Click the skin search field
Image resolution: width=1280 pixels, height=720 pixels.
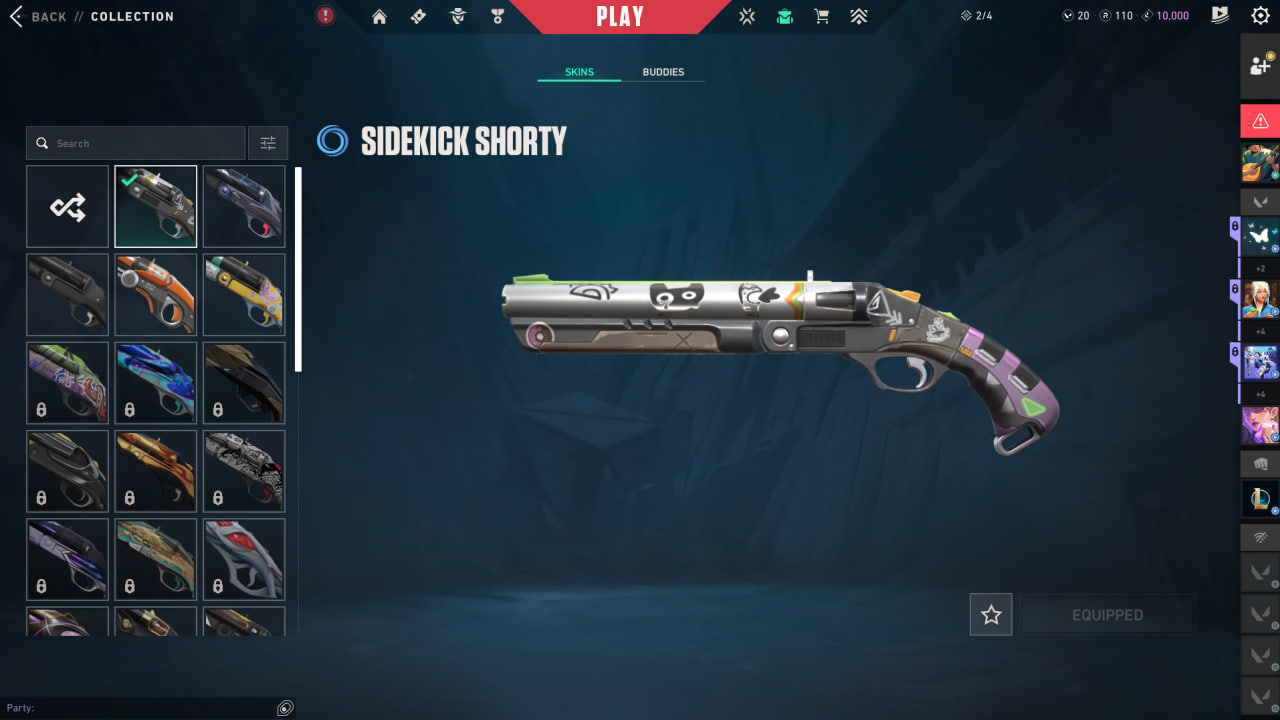pyautogui.click(x=136, y=143)
